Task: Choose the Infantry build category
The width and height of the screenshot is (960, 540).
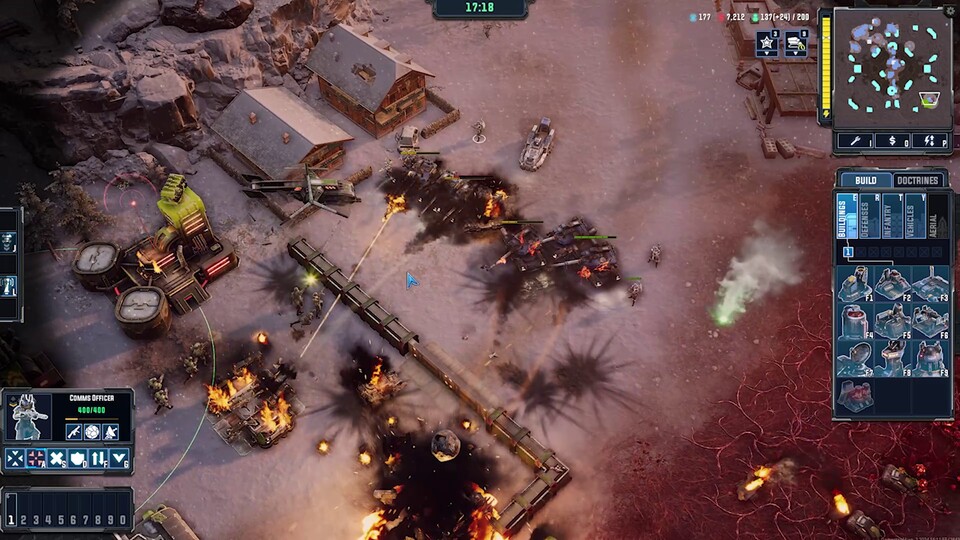Action: 892,216
